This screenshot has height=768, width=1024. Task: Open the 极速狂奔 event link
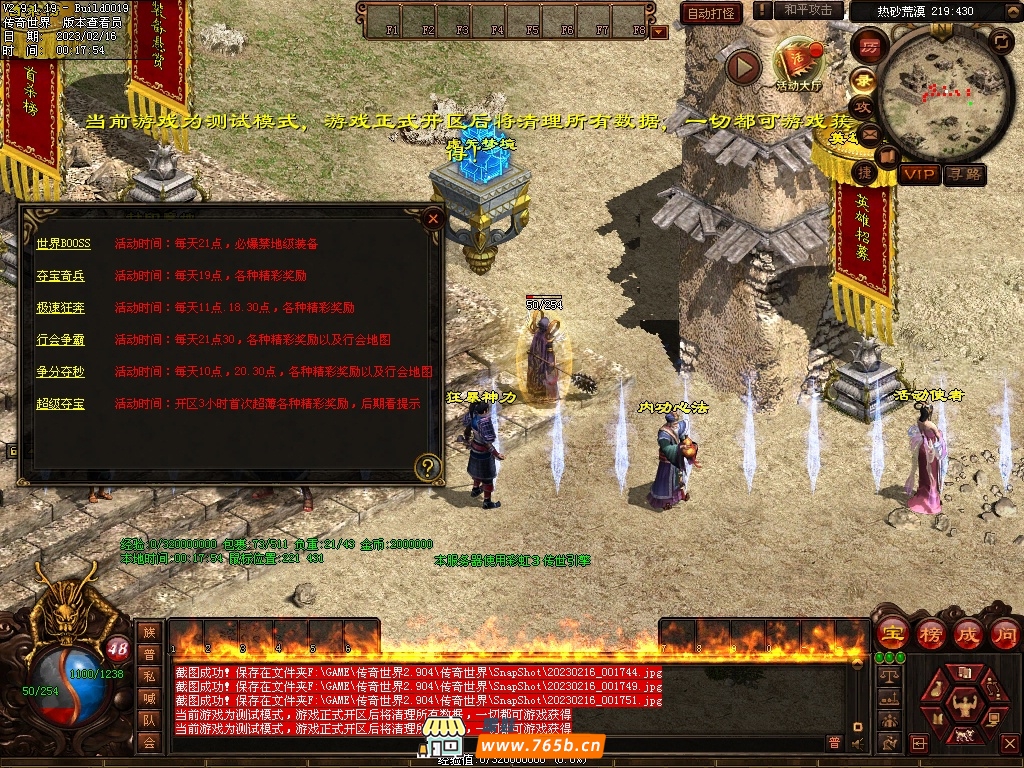coord(61,307)
